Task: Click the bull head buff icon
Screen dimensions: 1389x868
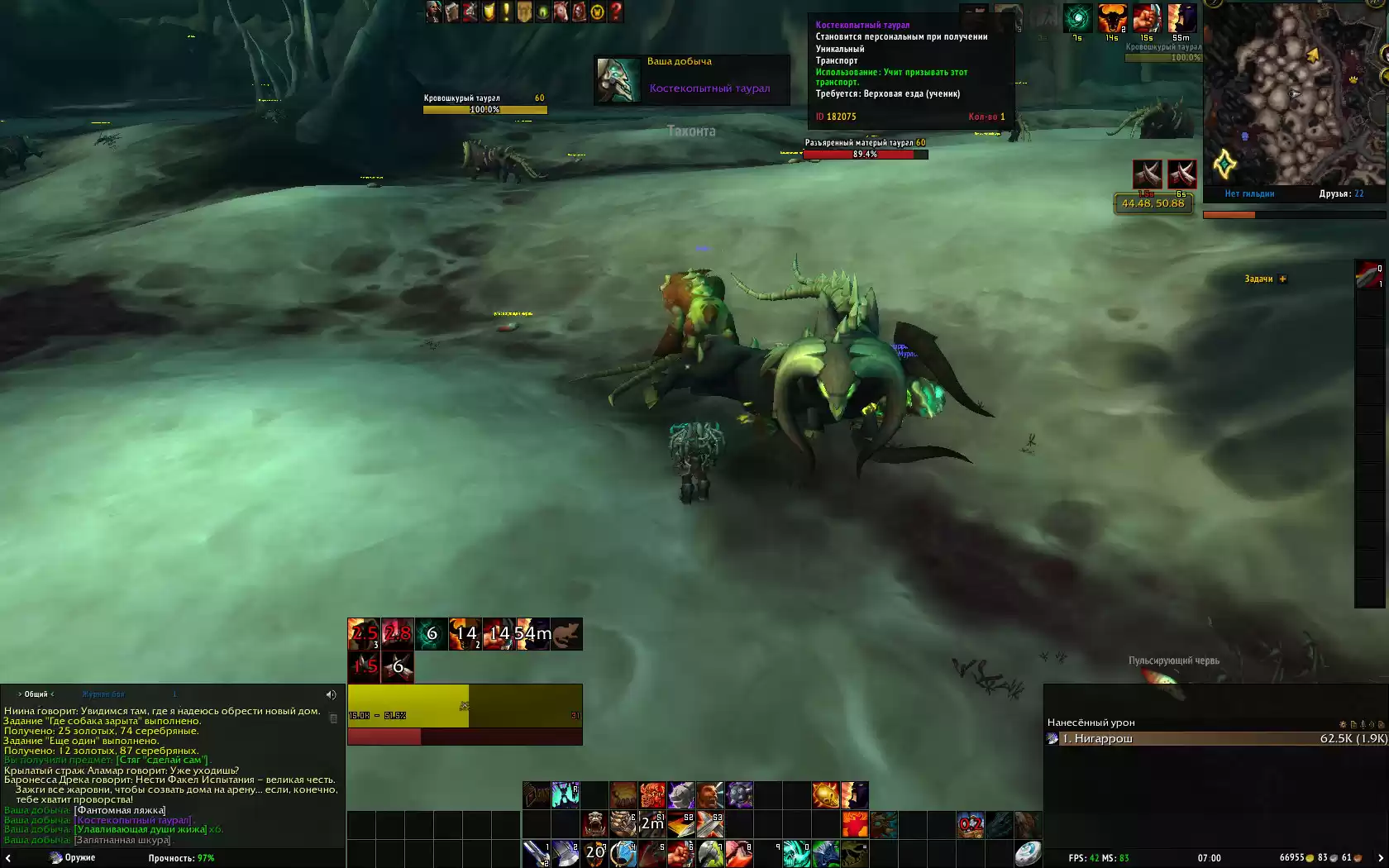Action: pos(1112,18)
